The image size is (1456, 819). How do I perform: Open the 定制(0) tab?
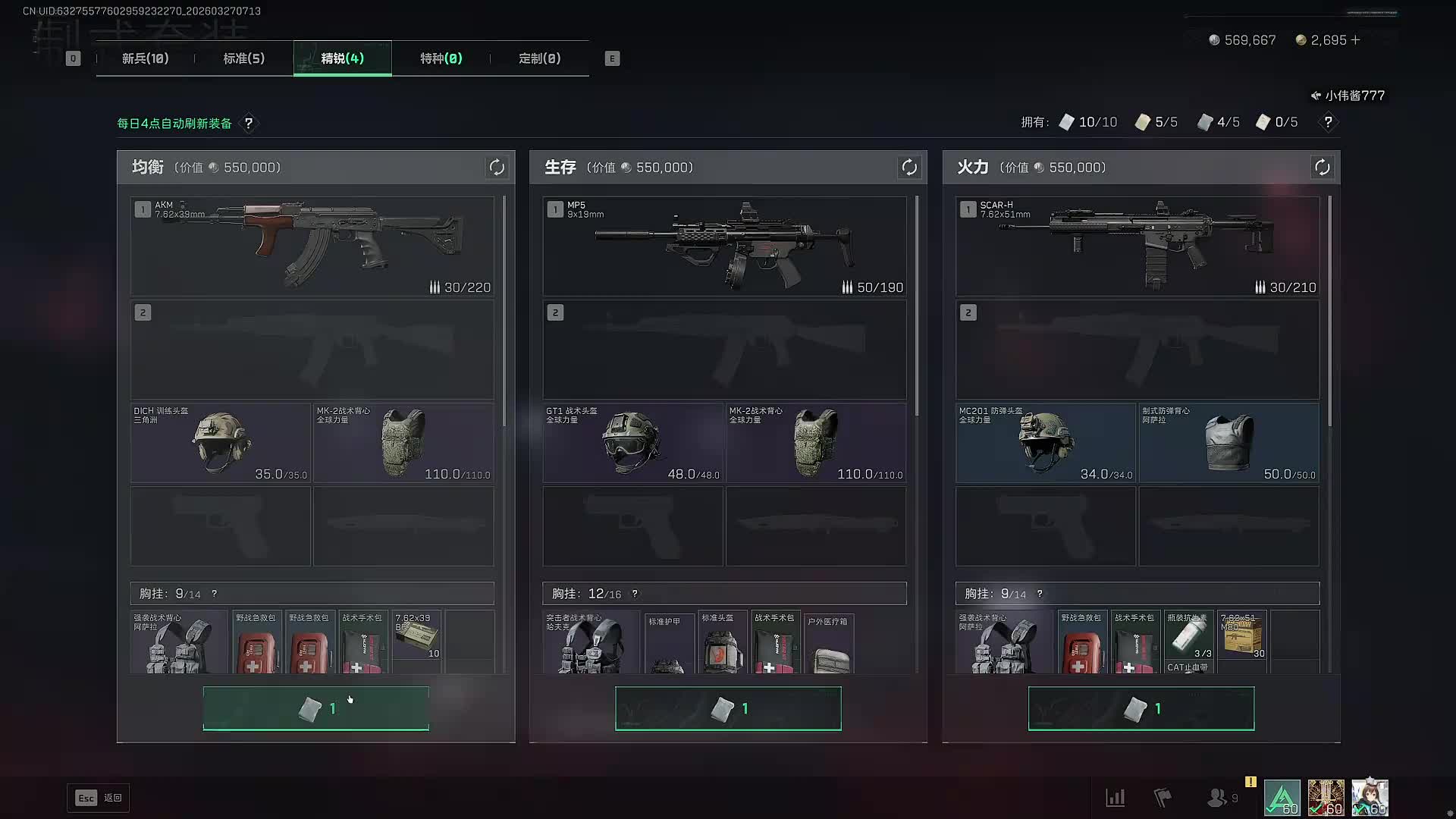pos(540,58)
